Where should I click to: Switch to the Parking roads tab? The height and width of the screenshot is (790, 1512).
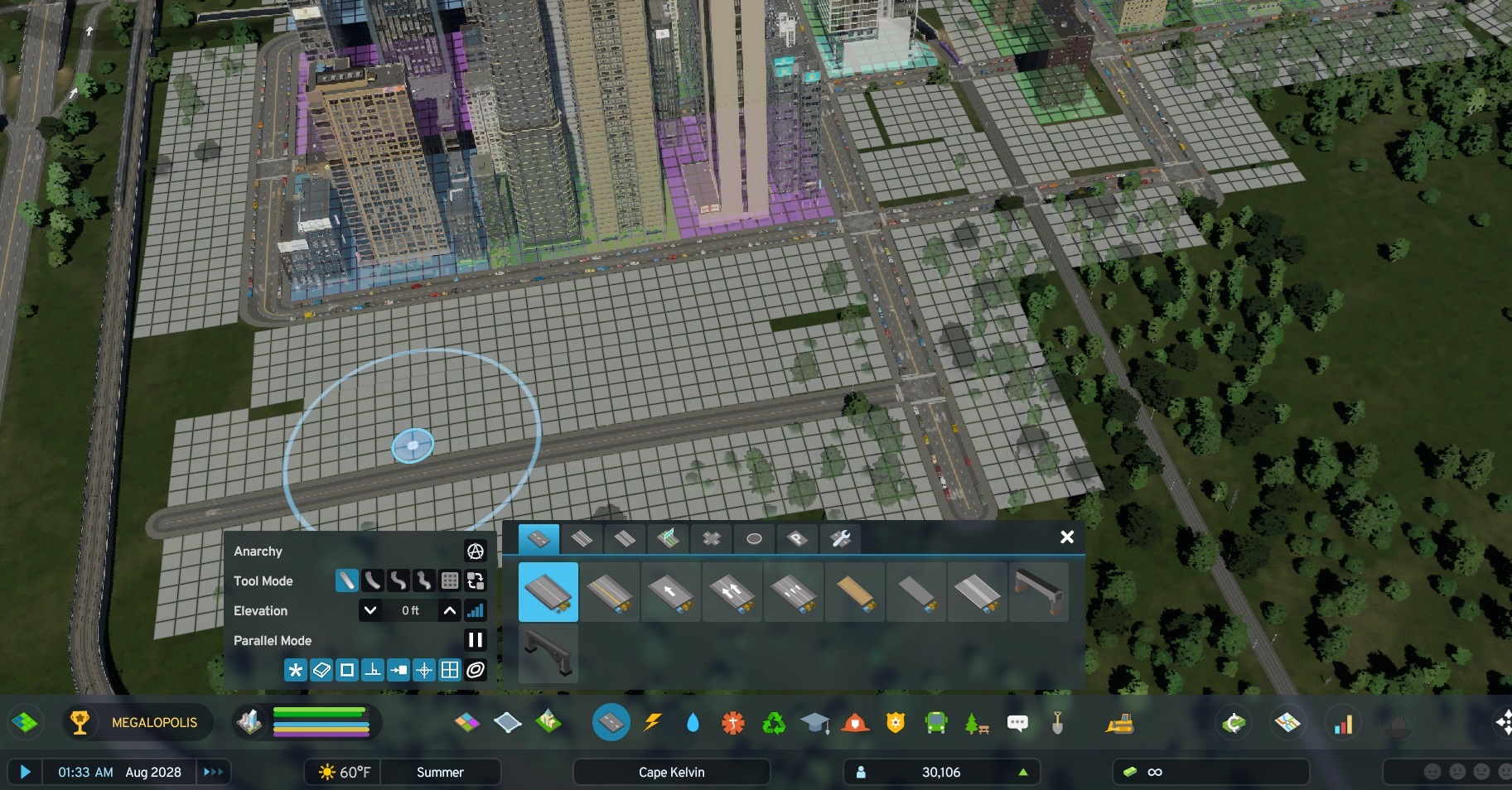click(x=796, y=538)
